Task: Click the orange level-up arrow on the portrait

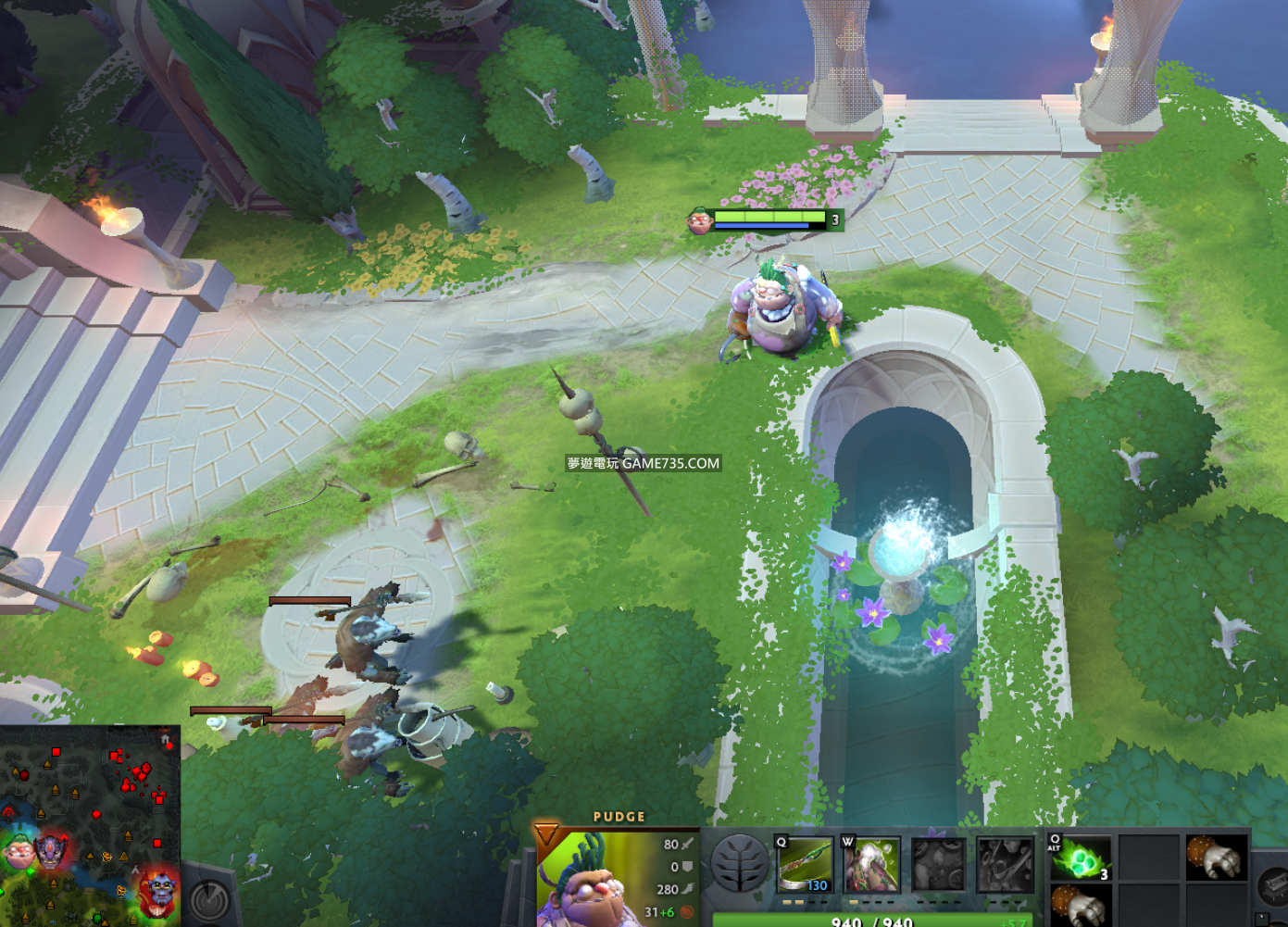Action: [546, 833]
